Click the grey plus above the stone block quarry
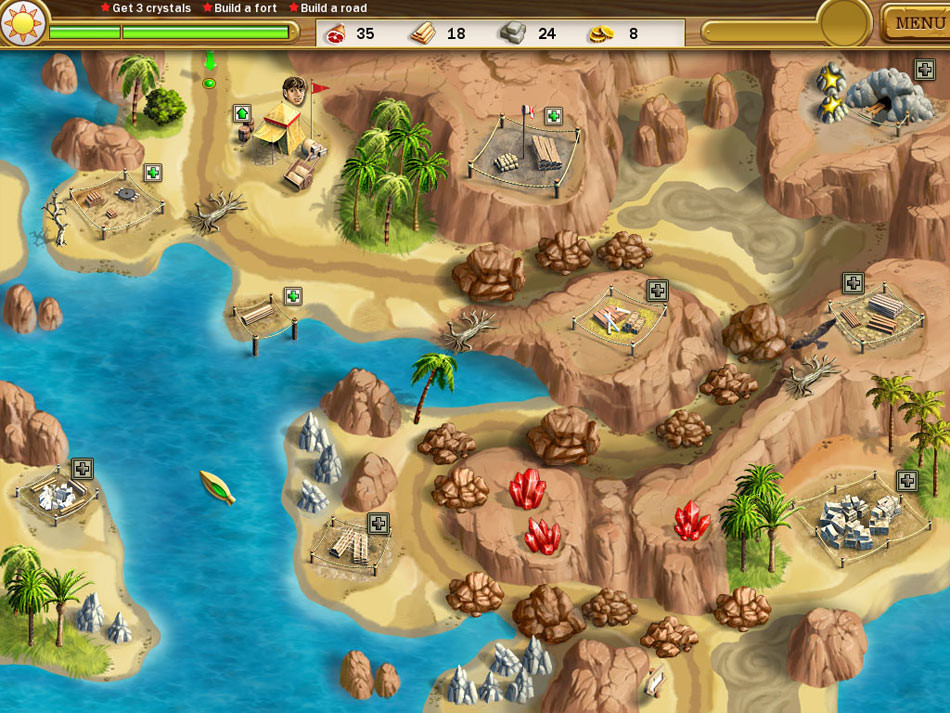Screen dimensions: 950x713 point(907,481)
